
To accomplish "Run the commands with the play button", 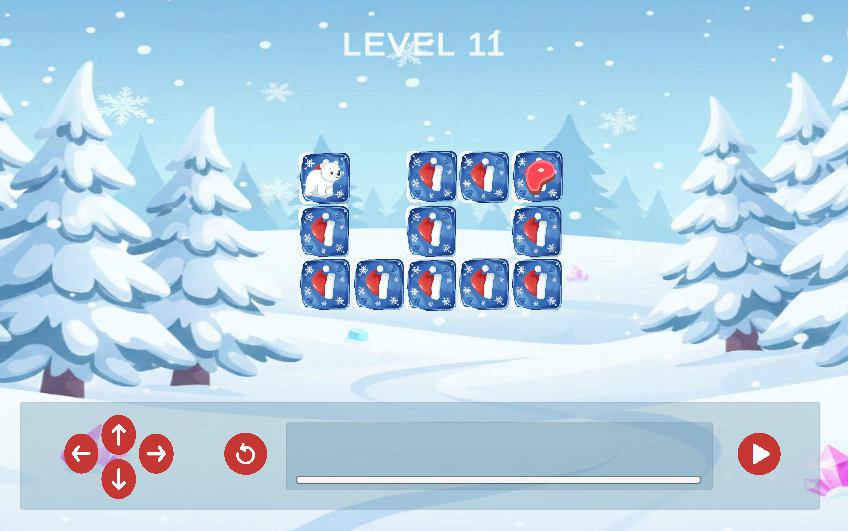I will pos(759,454).
